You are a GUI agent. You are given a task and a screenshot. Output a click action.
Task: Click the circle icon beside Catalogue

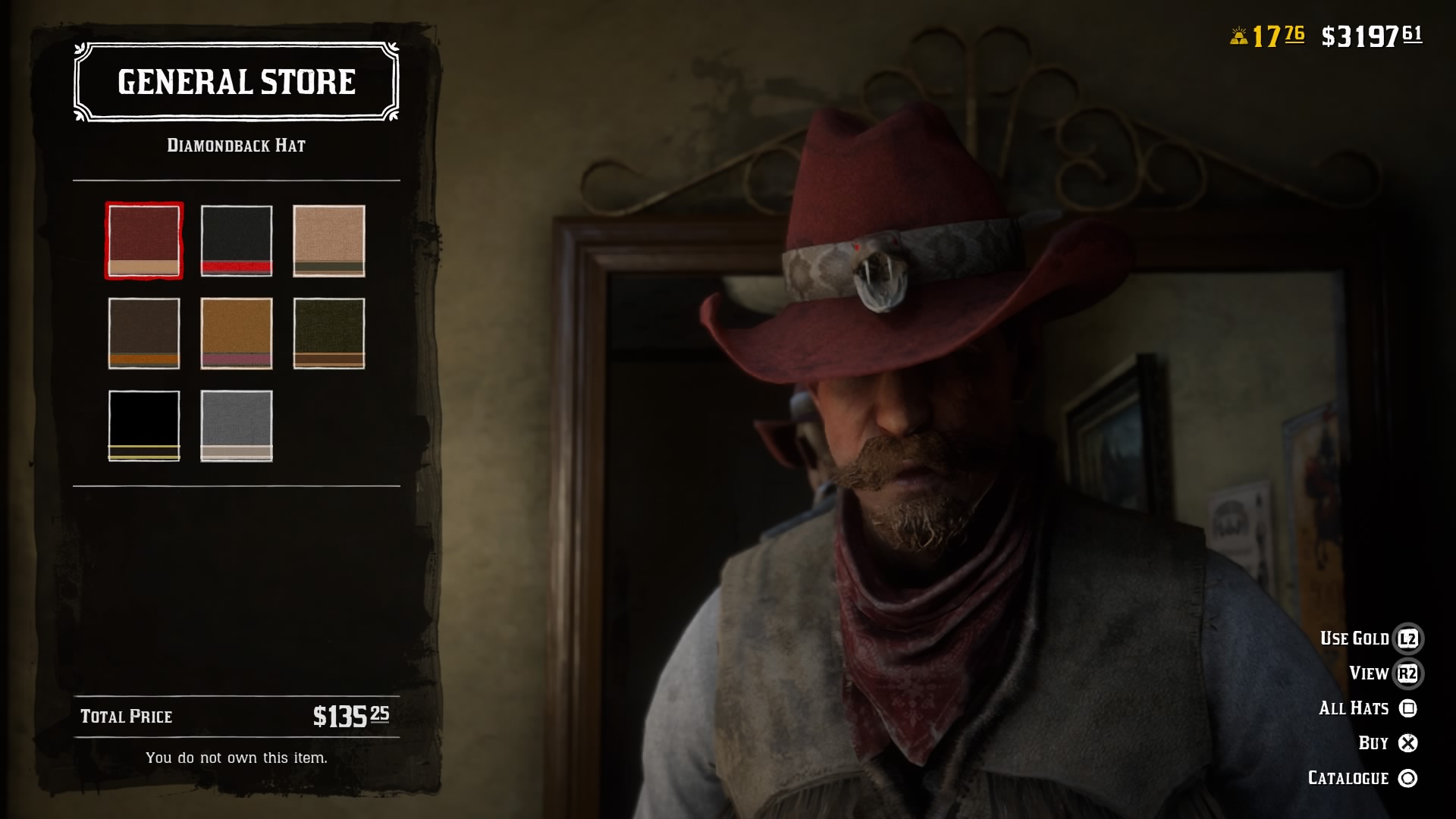tap(1408, 777)
